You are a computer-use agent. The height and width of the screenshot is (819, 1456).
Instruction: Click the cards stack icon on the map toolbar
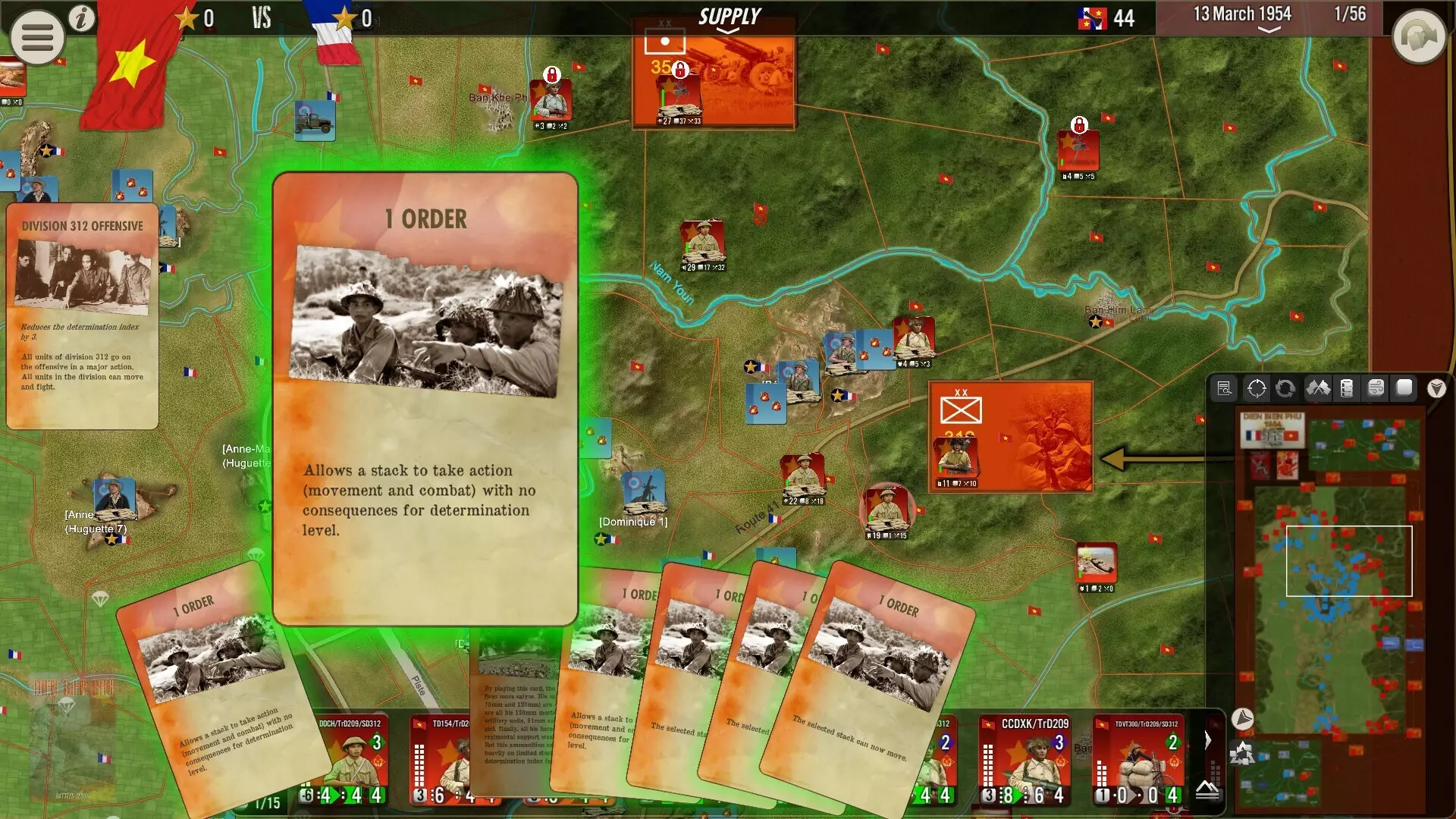coord(1375,388)
